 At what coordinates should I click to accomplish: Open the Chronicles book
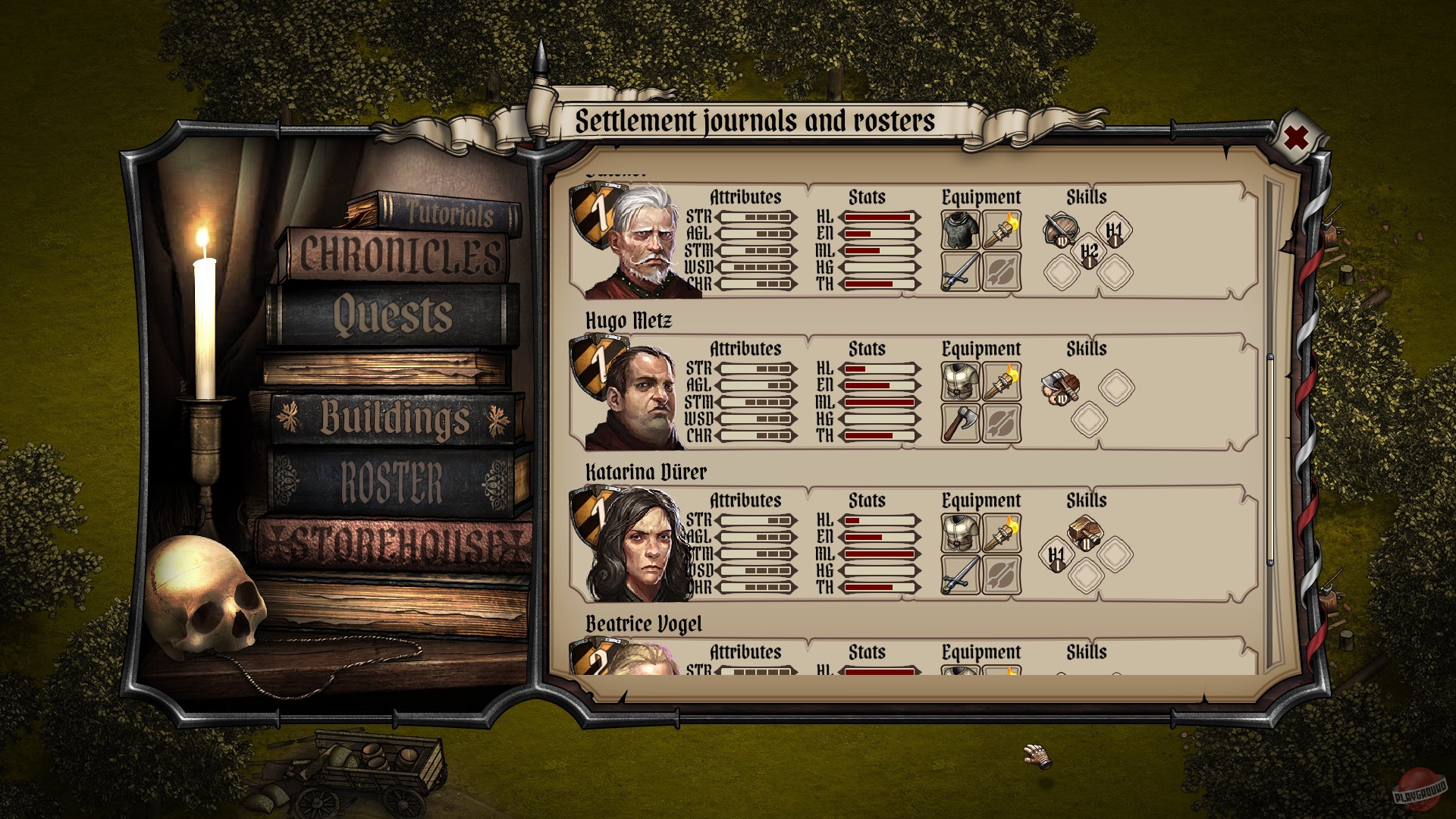(400, 255)
